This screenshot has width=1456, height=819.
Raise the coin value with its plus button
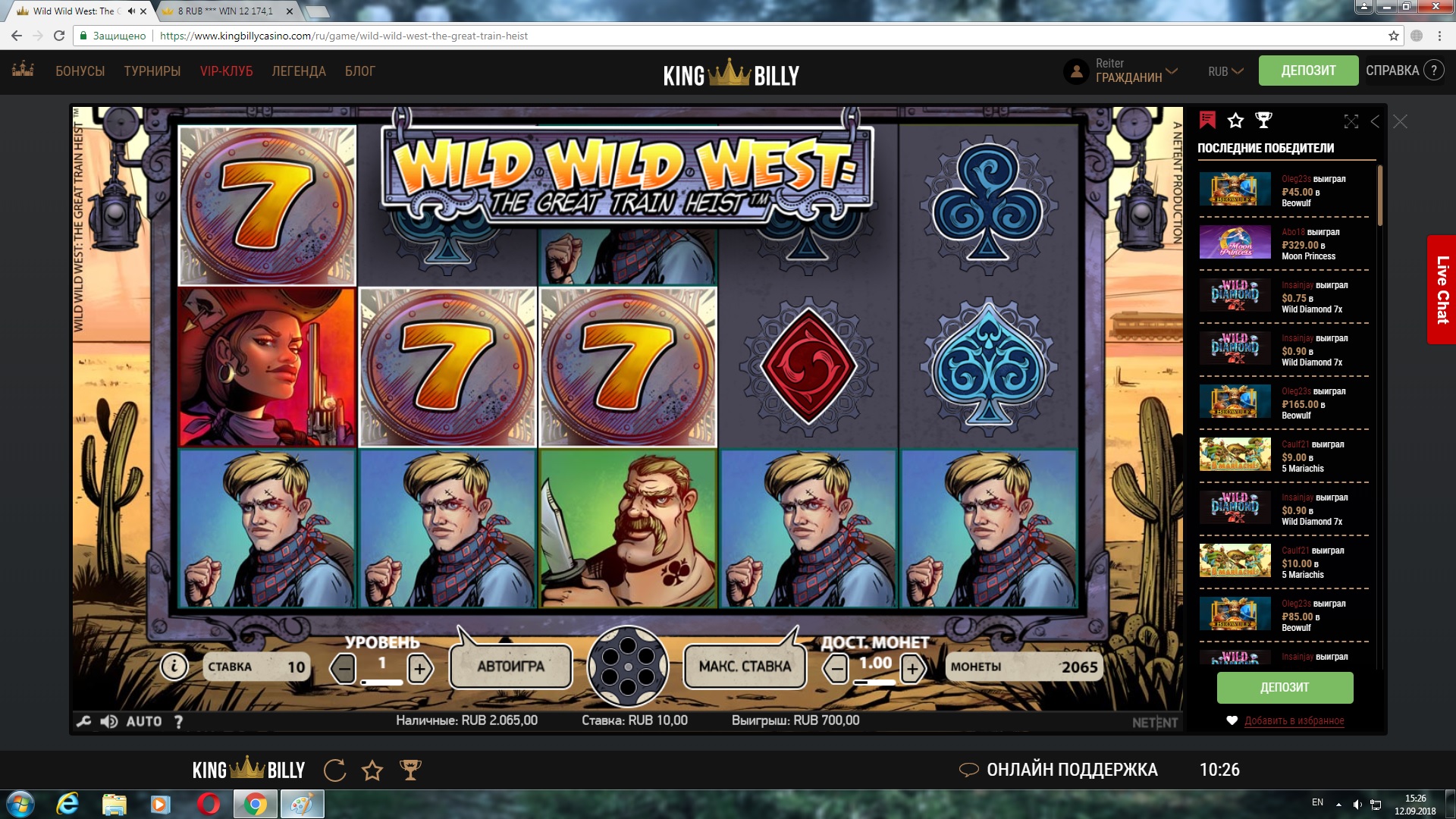(912, 669)
